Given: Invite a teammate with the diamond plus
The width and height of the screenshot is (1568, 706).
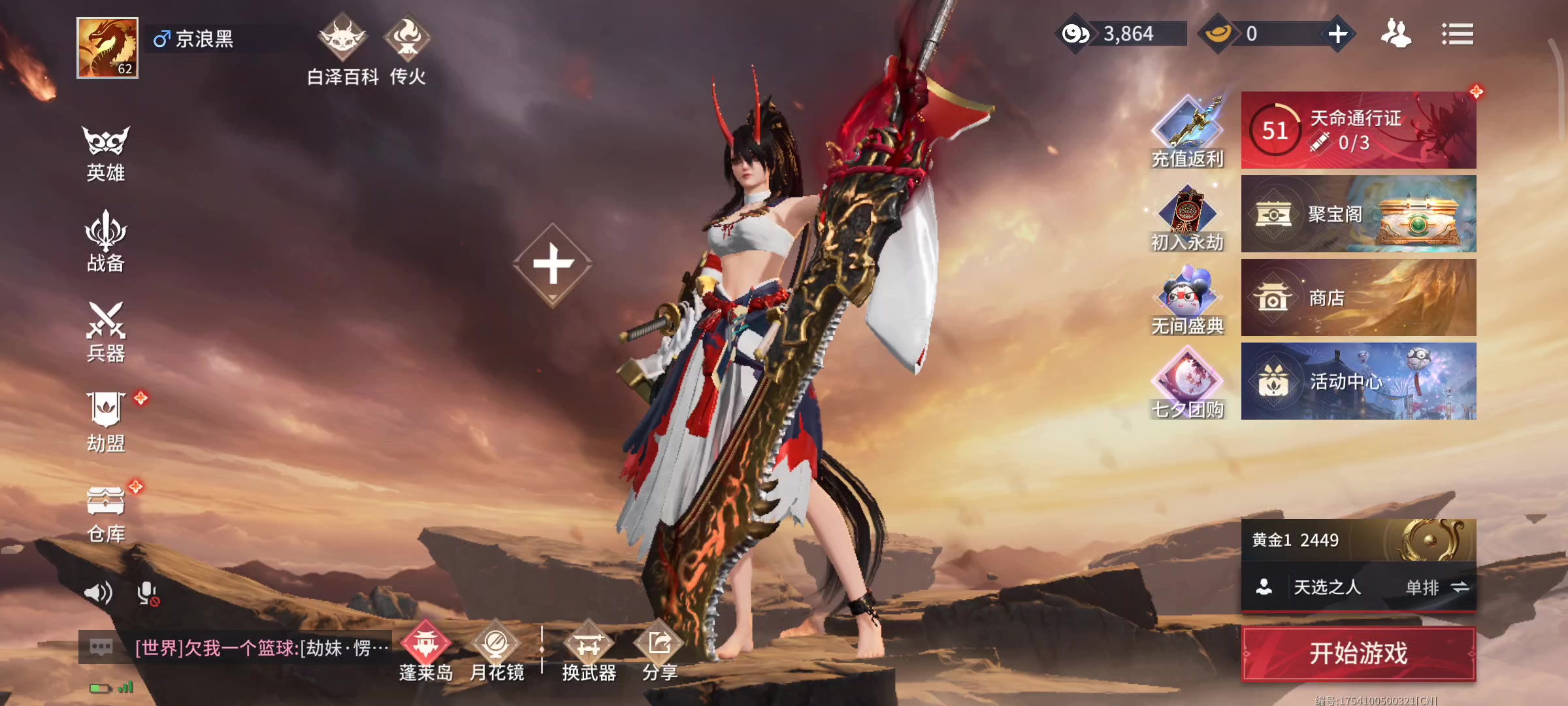Looking at the screenshot, I should coord(553,264).
